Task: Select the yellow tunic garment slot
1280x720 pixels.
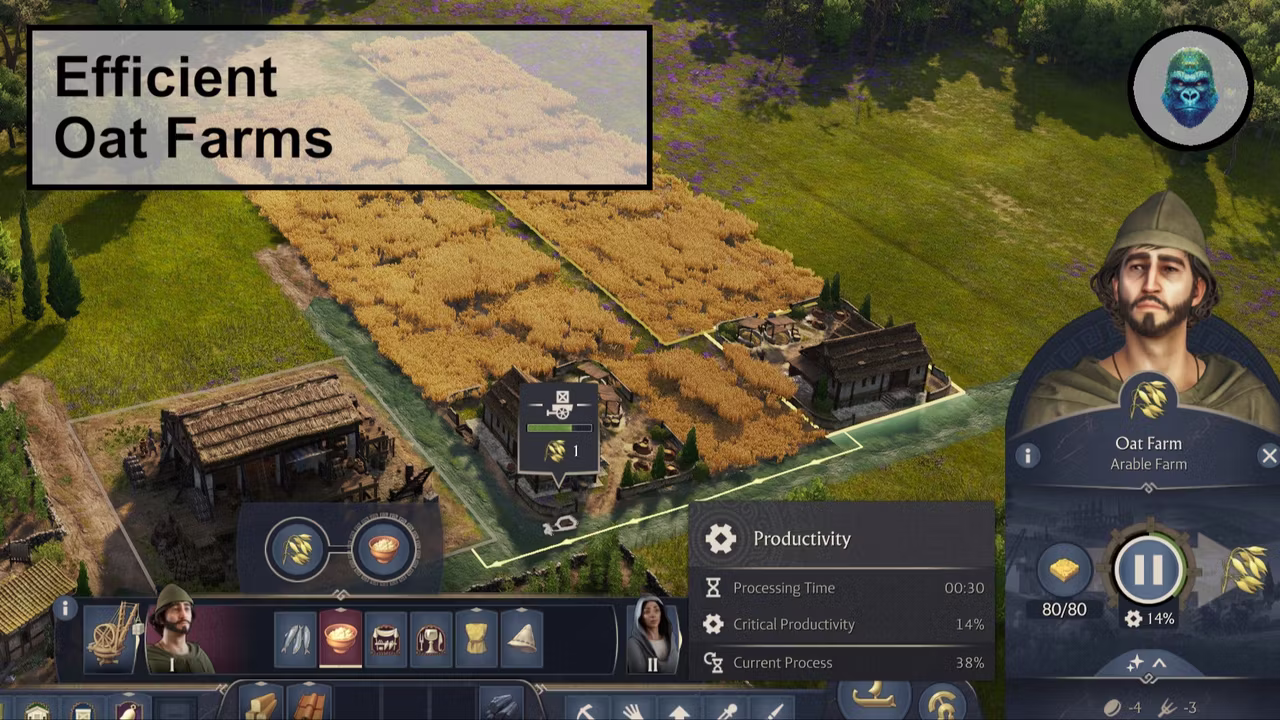Action: click(476, 639)
